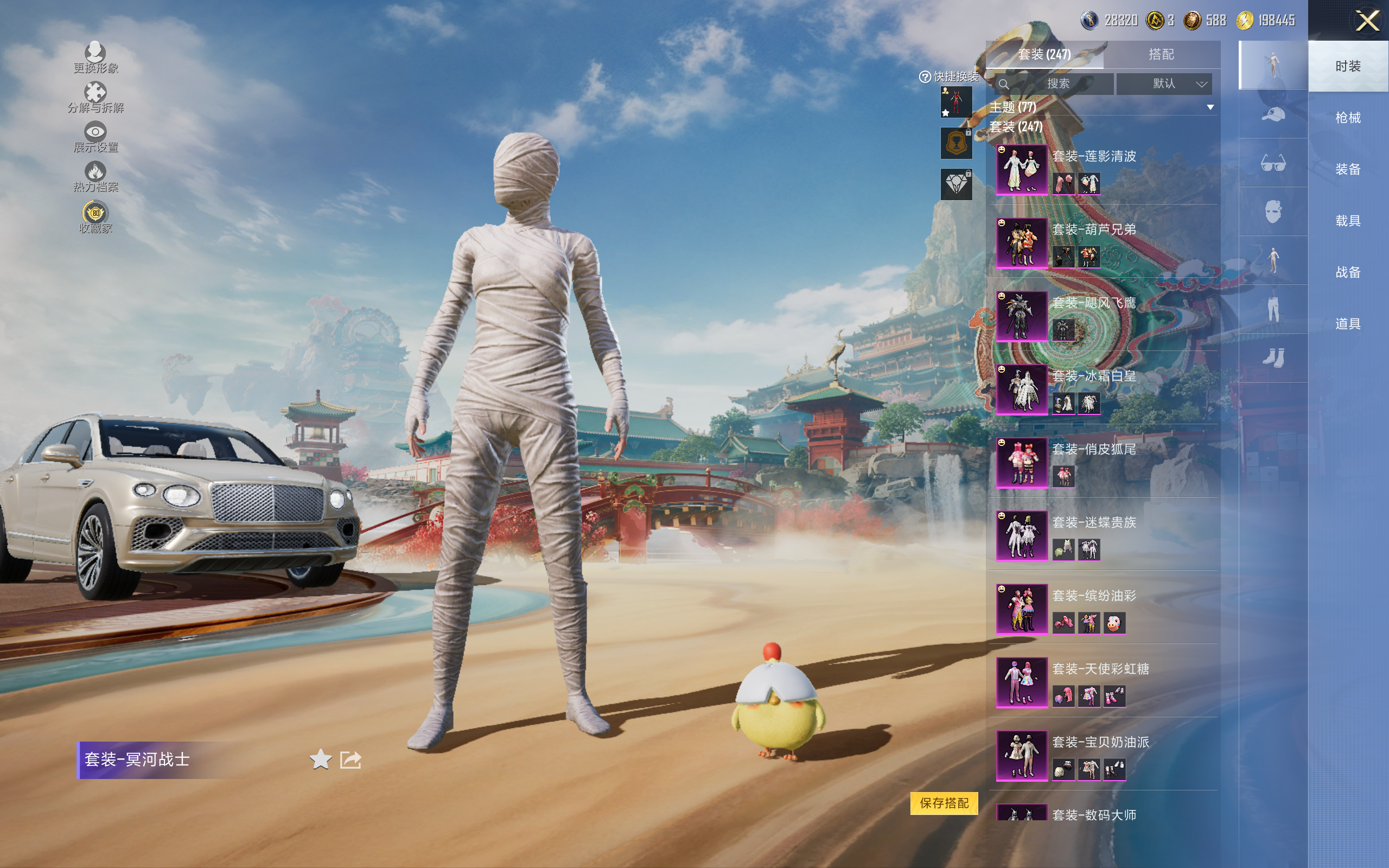The height and width of the screenshot is (868, 1389).
Task: Select the glasses accessory category icon
Action: (x=1272, y=164)
